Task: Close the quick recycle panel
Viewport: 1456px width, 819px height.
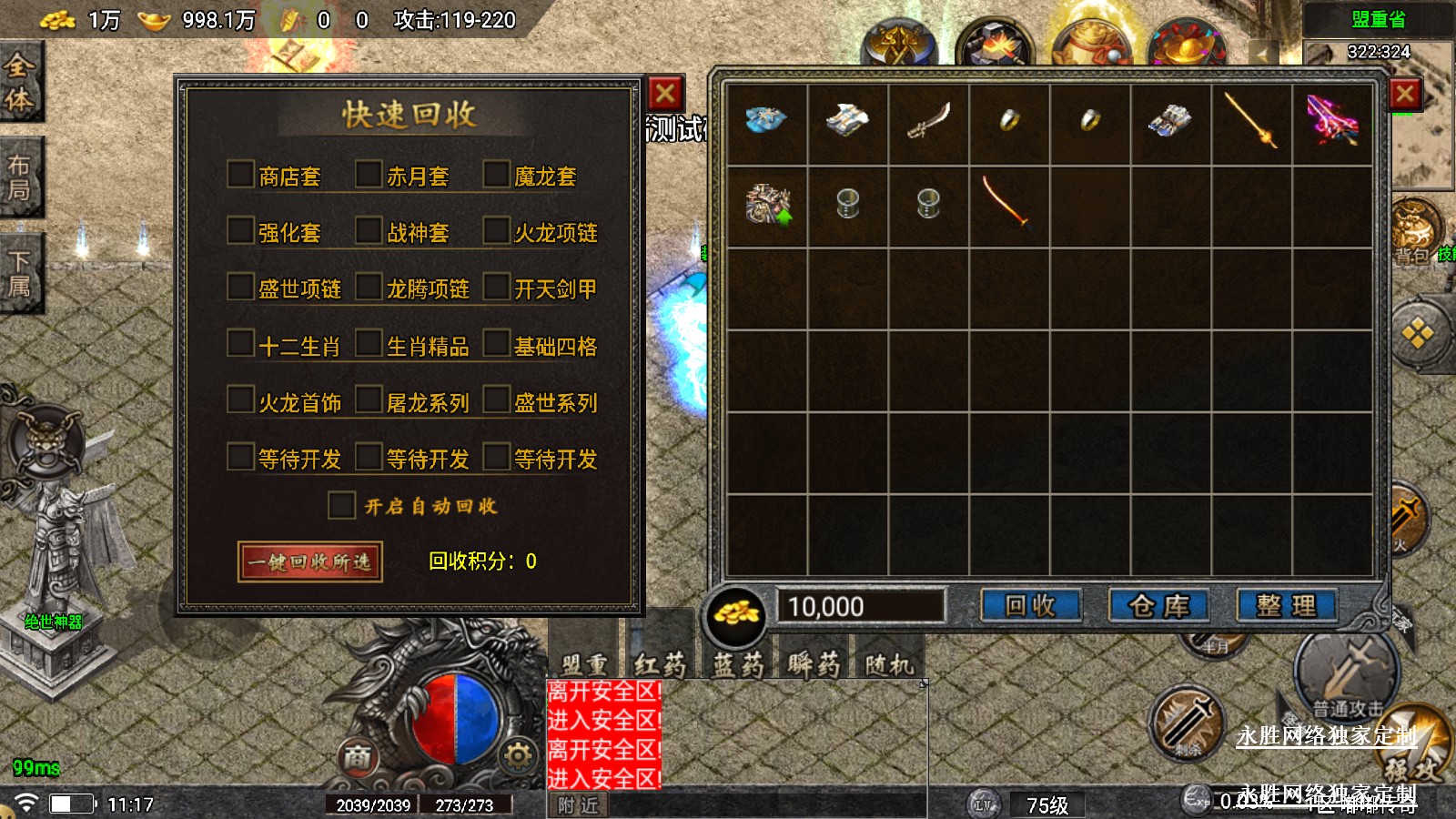Action: point(665,93)
